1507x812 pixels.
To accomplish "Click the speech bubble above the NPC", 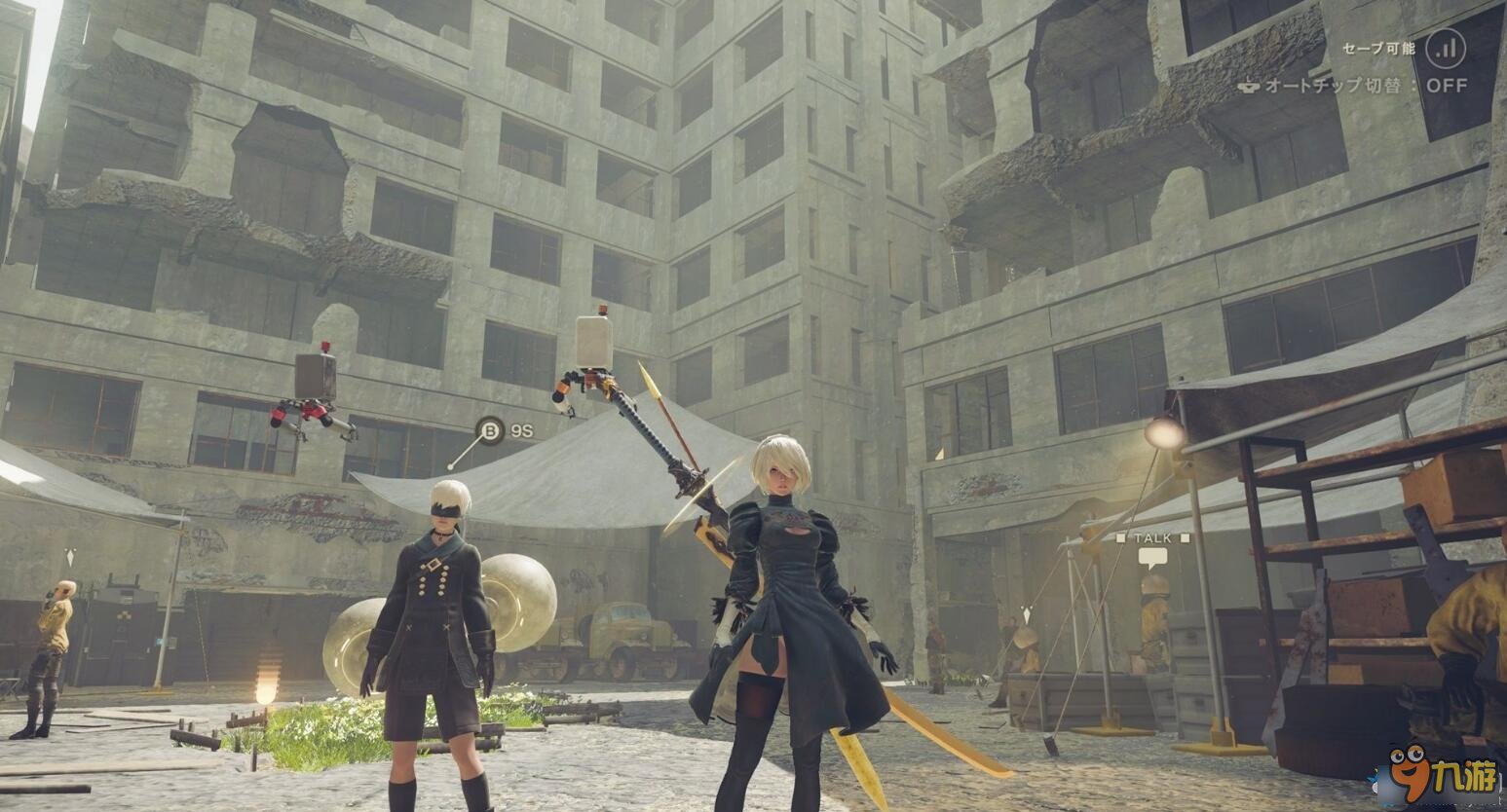I will (1152, 556).
